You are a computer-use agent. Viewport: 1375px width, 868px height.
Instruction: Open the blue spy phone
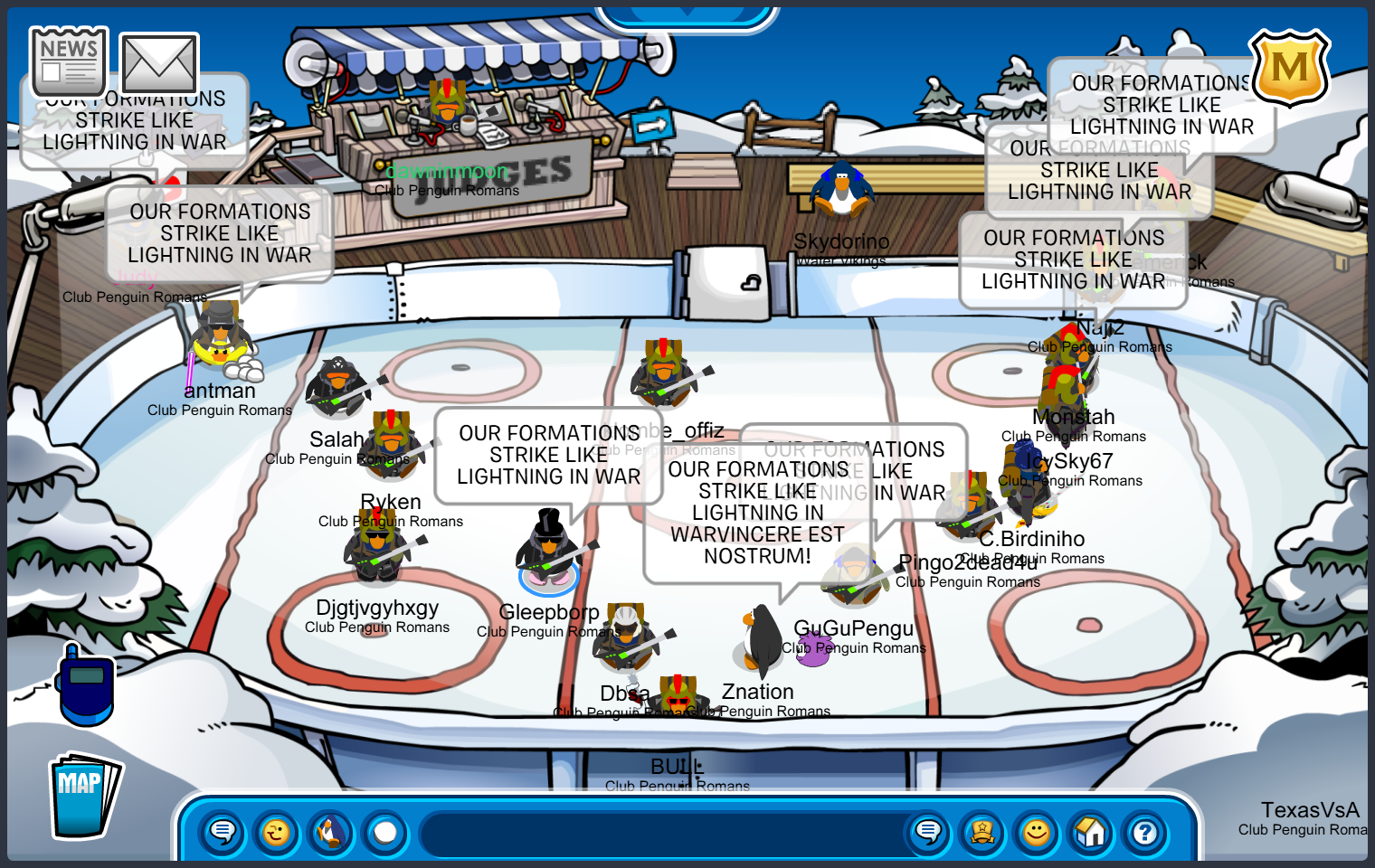click(86, 684)
